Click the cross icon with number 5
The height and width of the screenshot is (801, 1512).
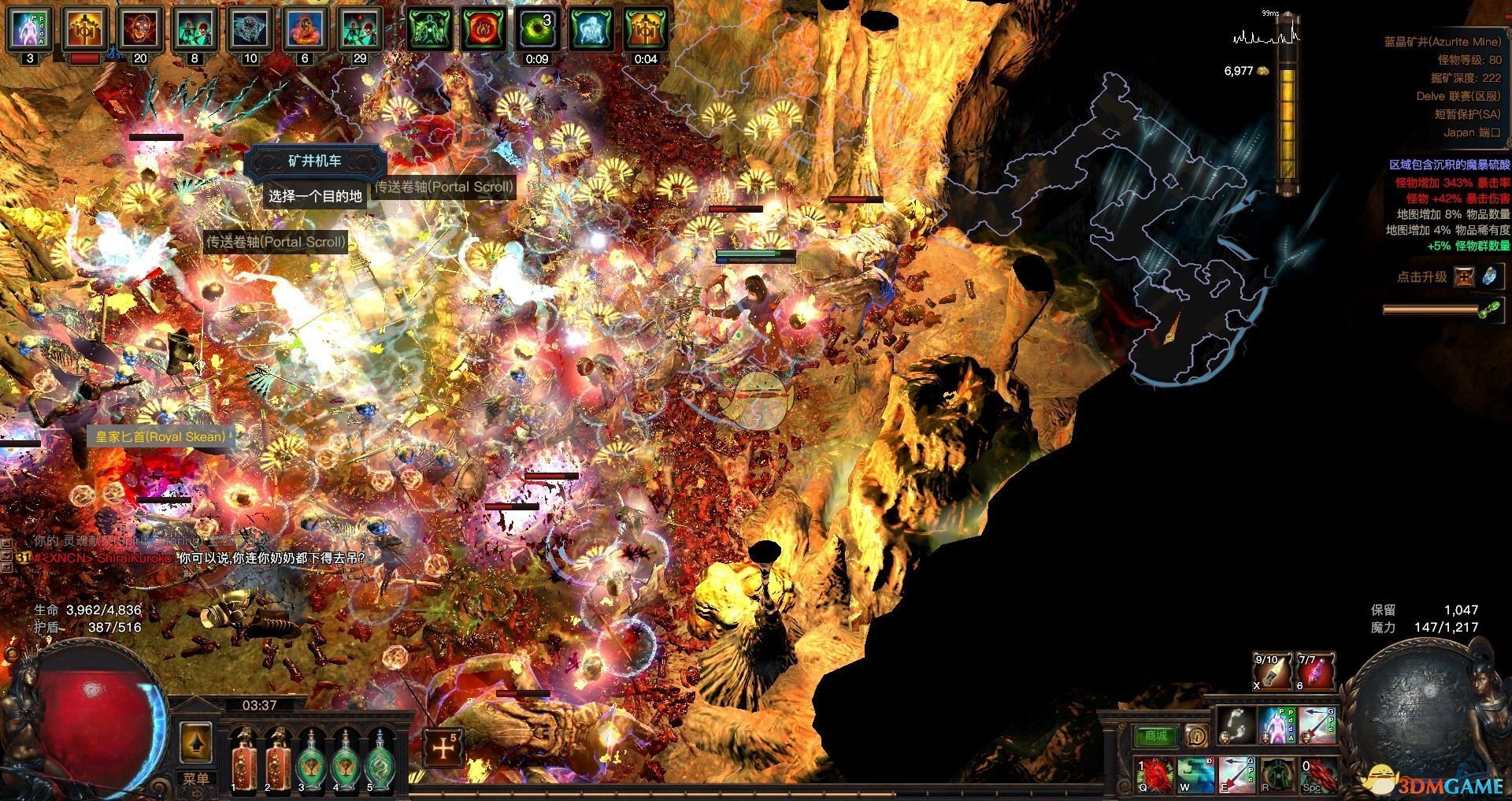click(443, 747)
